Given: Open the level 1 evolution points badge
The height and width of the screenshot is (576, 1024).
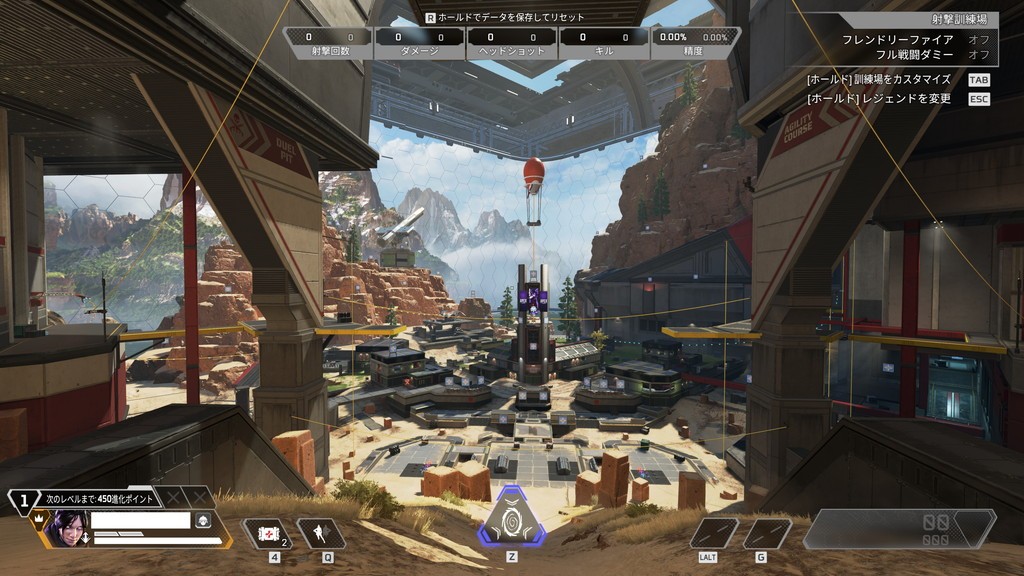Looking at the screenshot, I should 23,497.
